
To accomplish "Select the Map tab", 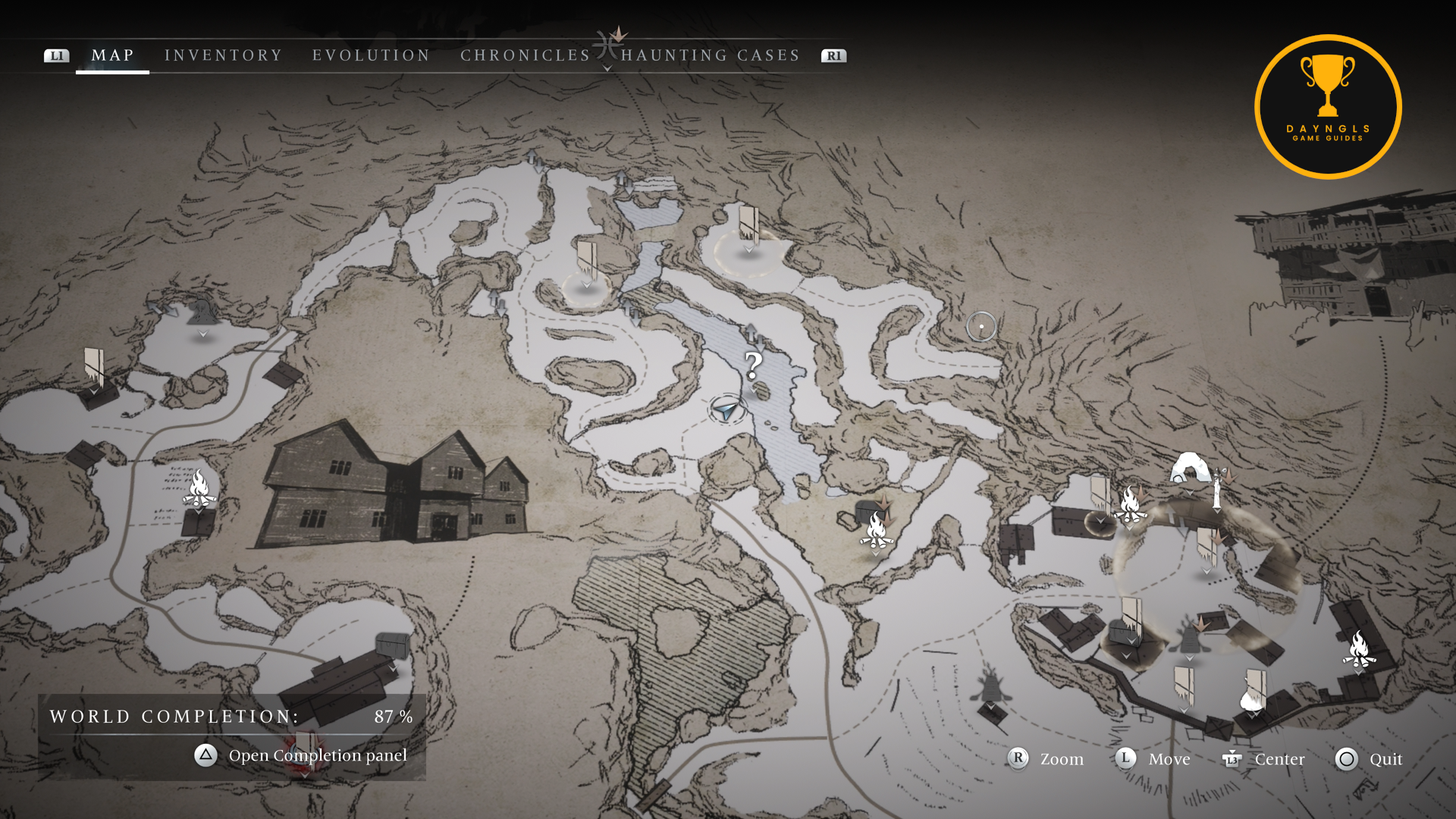I will coord(112,55).
